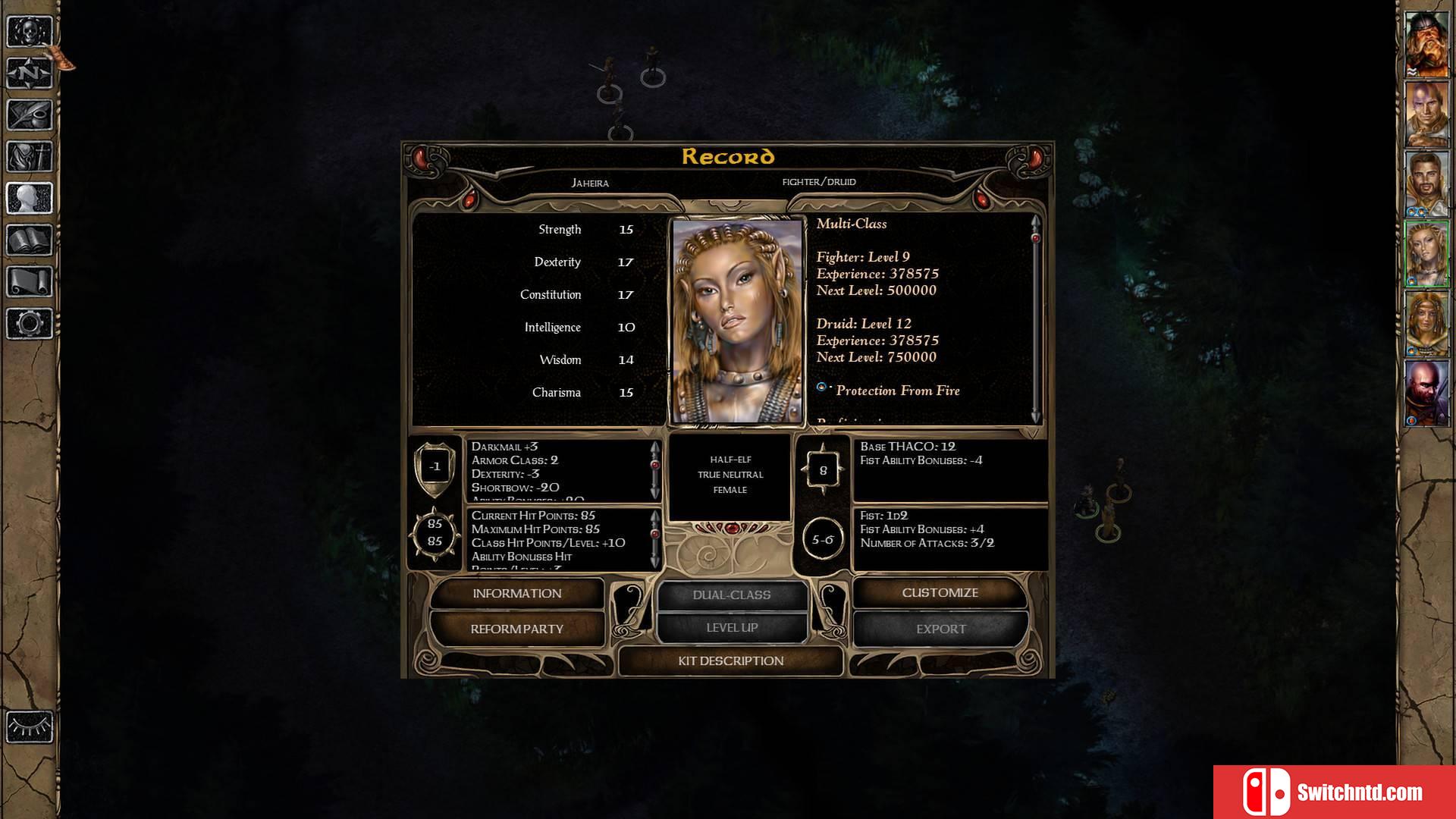The width and height of the screenshot is (1456, 819).
Task: Click the Dual-Class button
Action: coord(732,595)
